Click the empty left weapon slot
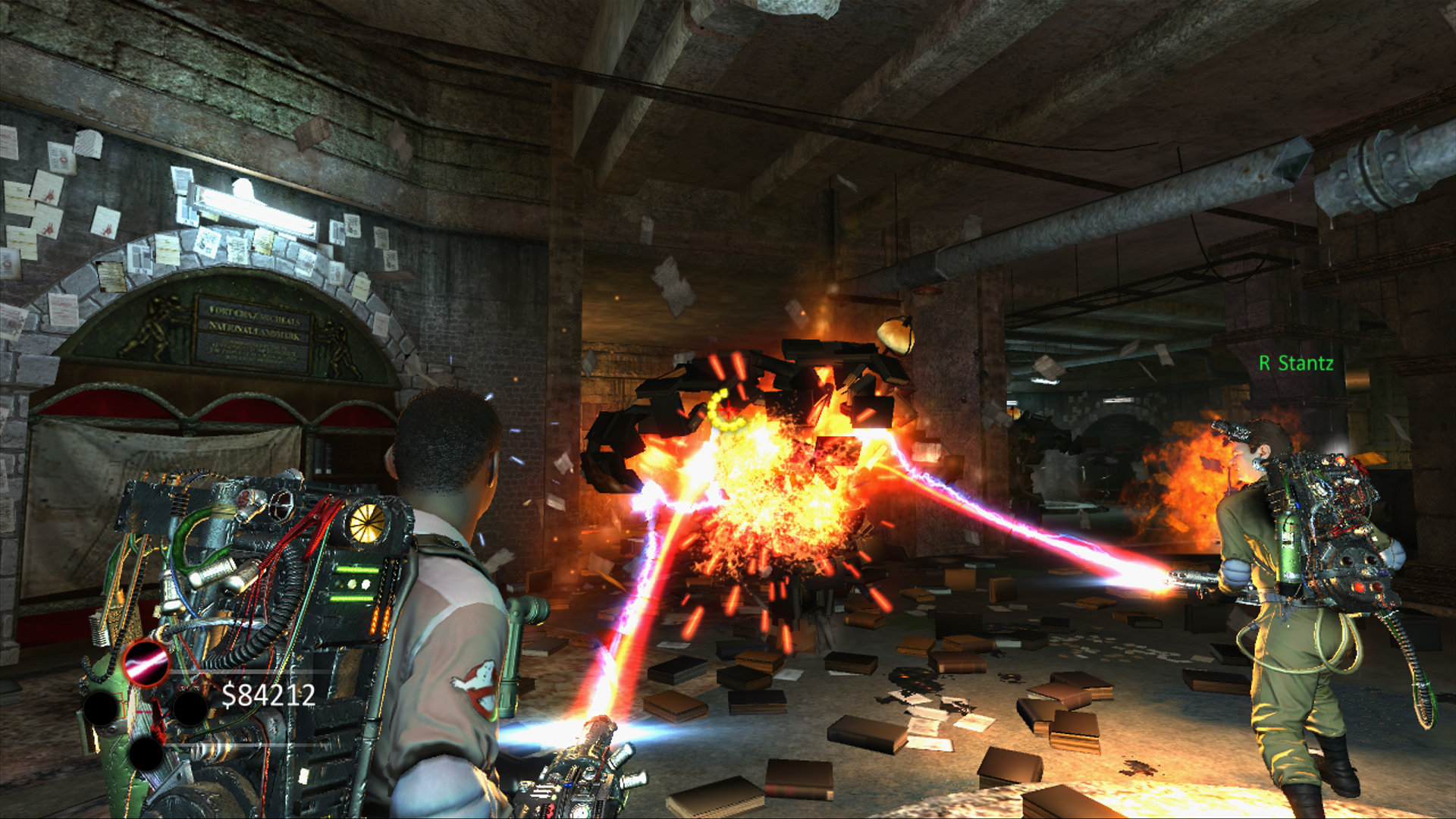Image resolution: width=1456 pixels, height=819 pixels. pyautogui.click(x=101, y=708)
